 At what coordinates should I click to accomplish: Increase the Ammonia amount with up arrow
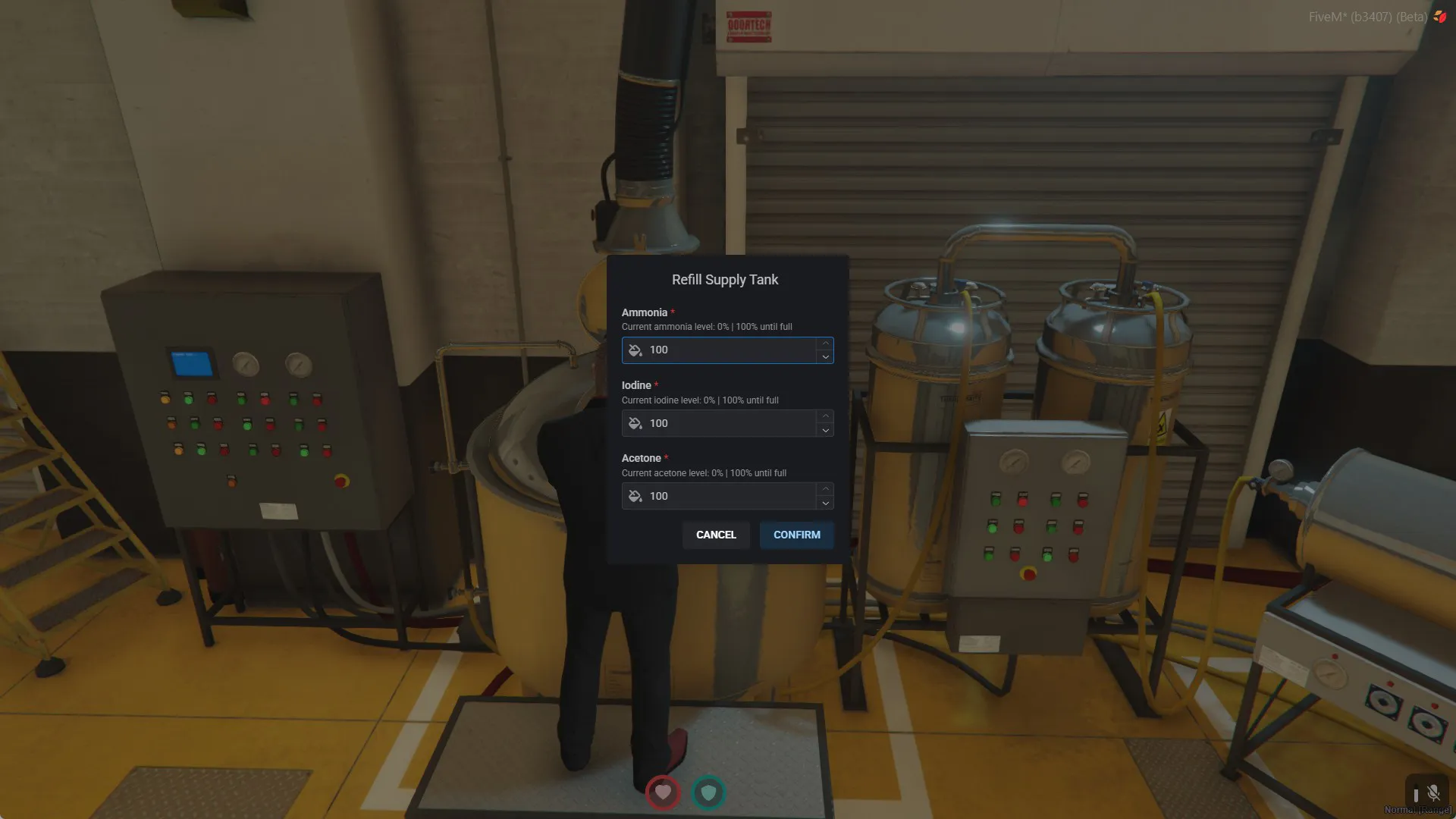(825, 344)
